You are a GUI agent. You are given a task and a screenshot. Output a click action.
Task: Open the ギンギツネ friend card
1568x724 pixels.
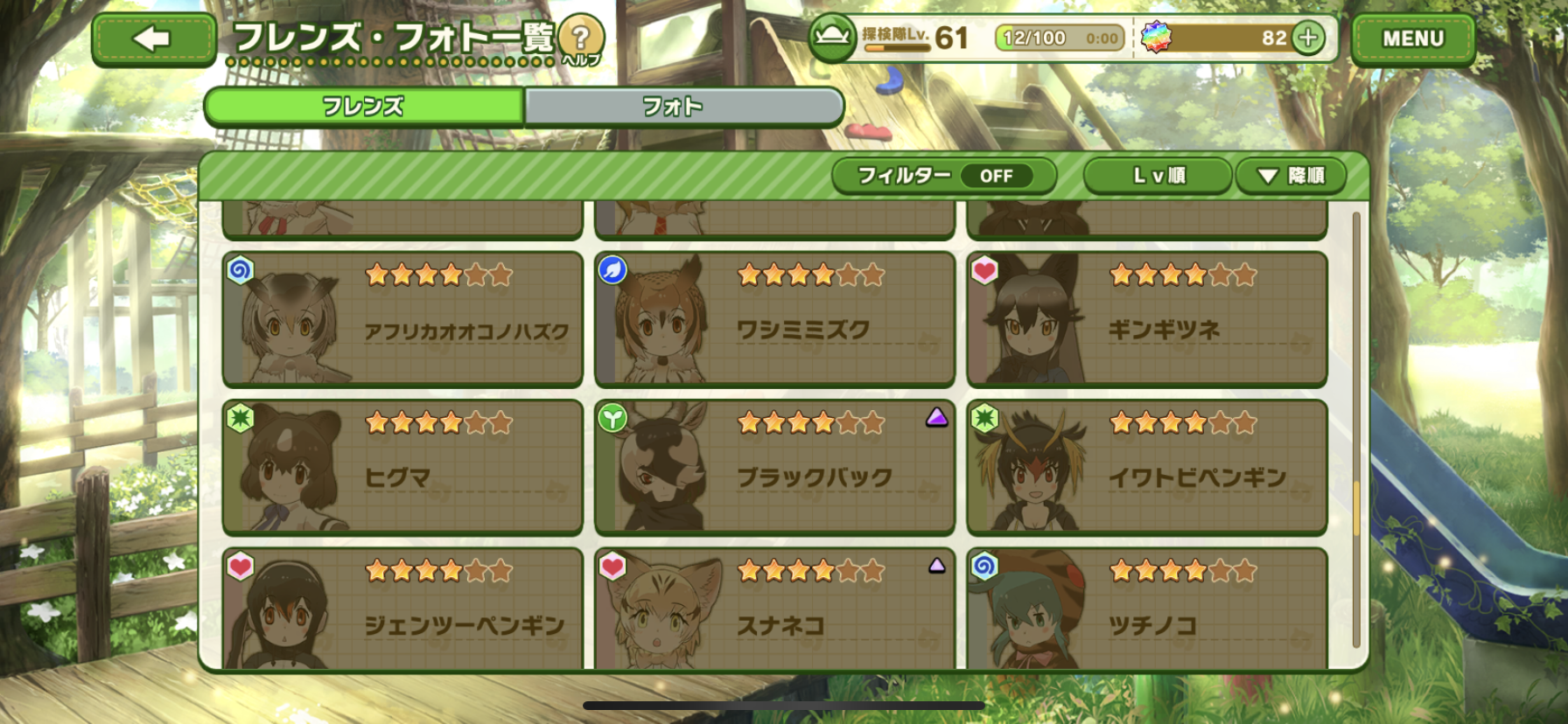coord(1146,319)
